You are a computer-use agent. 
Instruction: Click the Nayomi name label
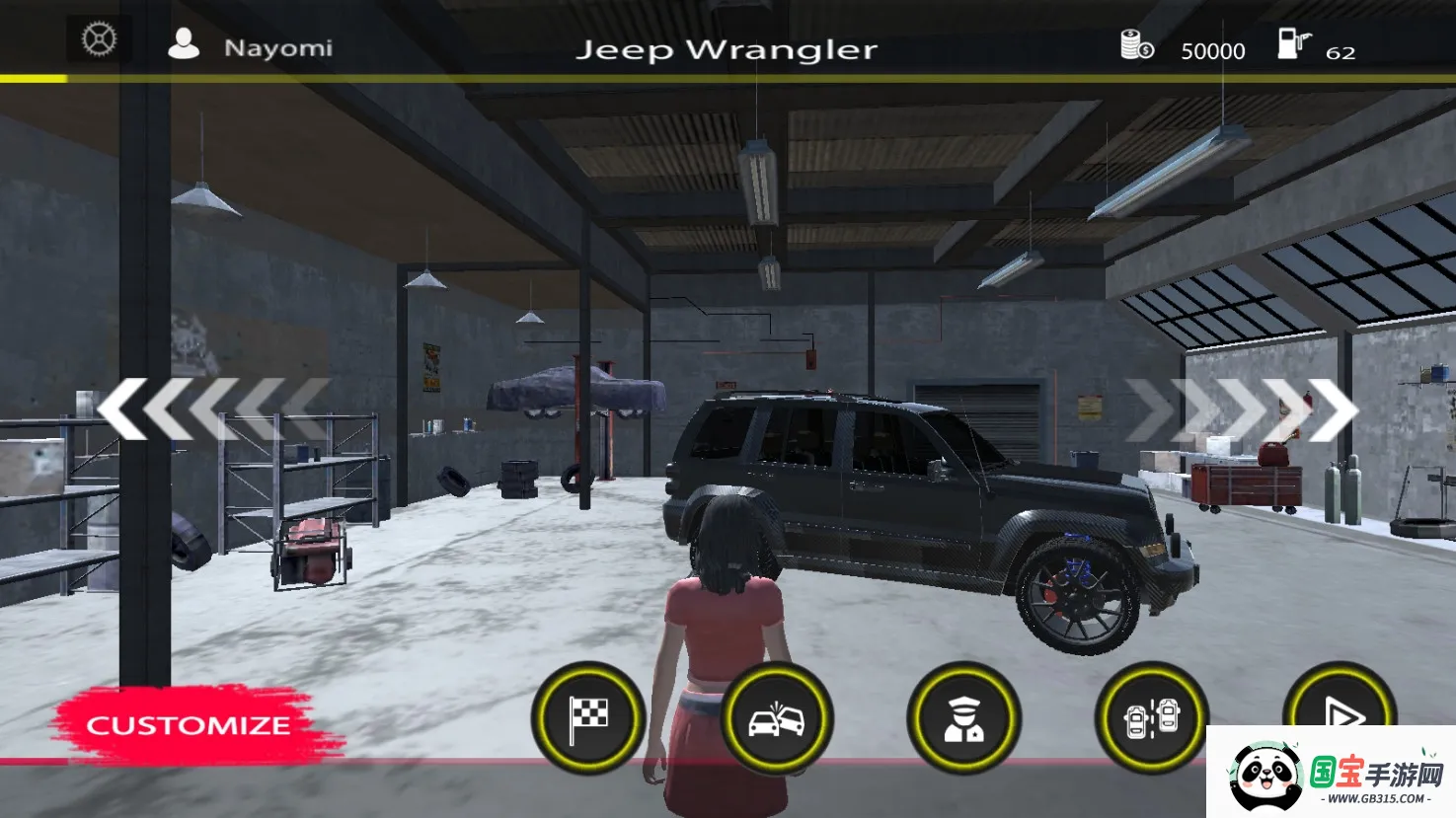pos(278,46)
